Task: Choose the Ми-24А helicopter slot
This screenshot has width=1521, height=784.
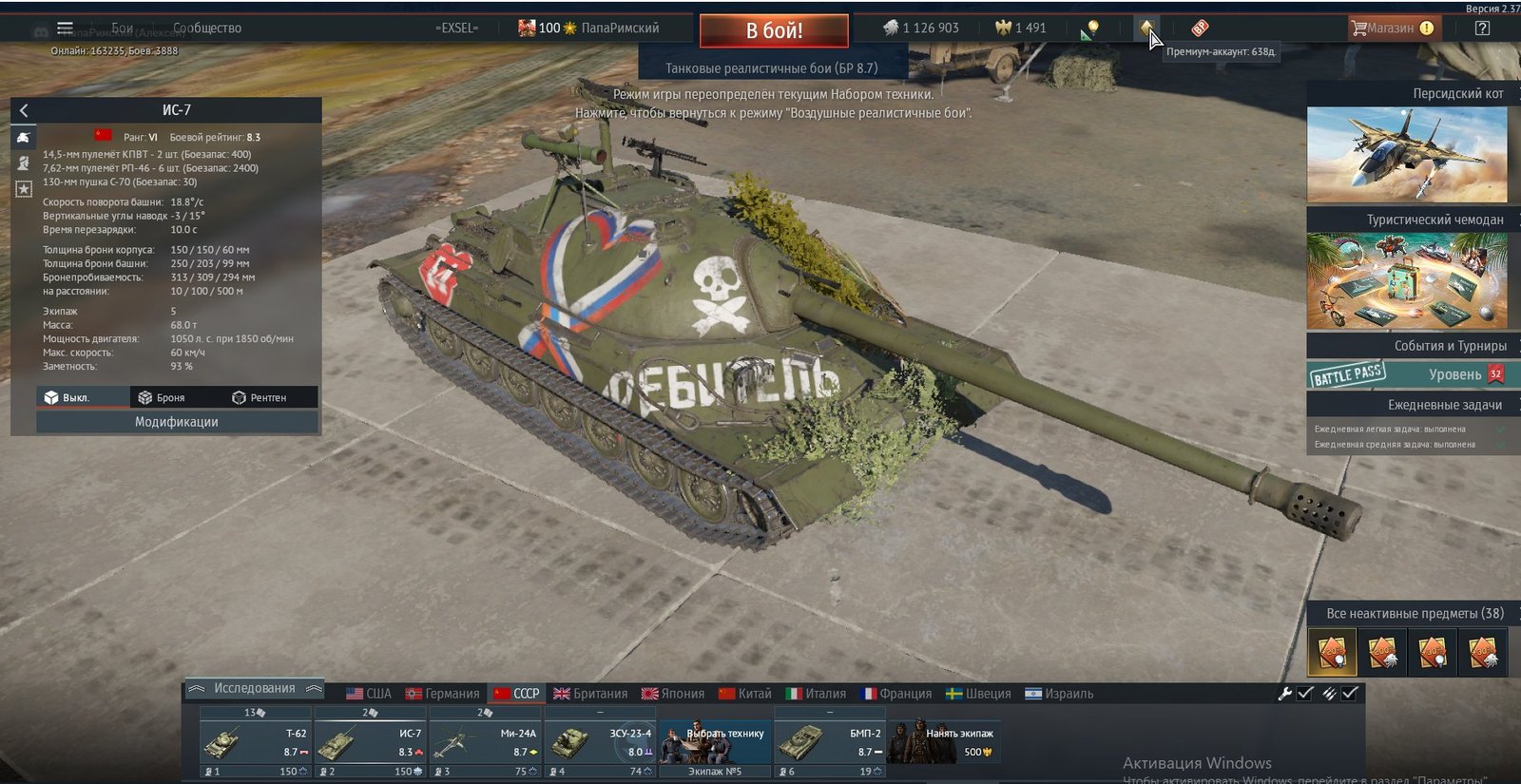Action: tap(485, 742)
